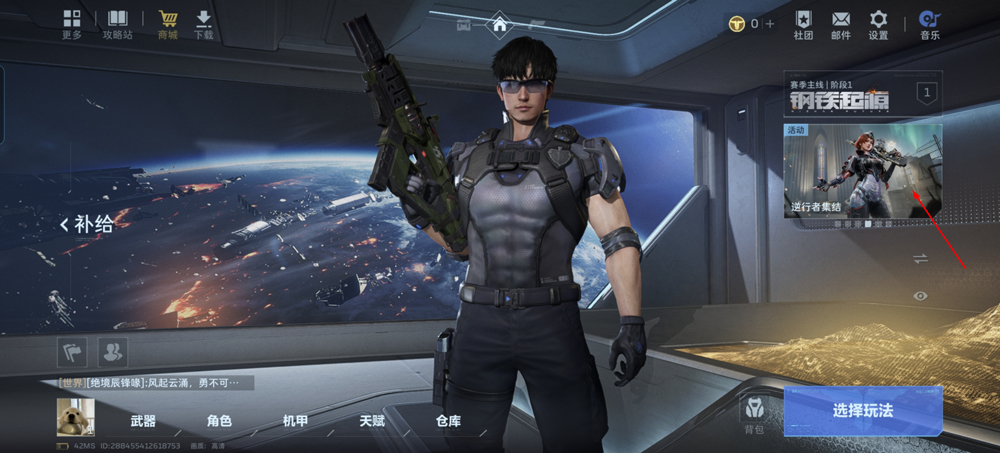1000x453 pixels.
Task: Open the 补给 supply panel
Action: (x=88, y=225)
